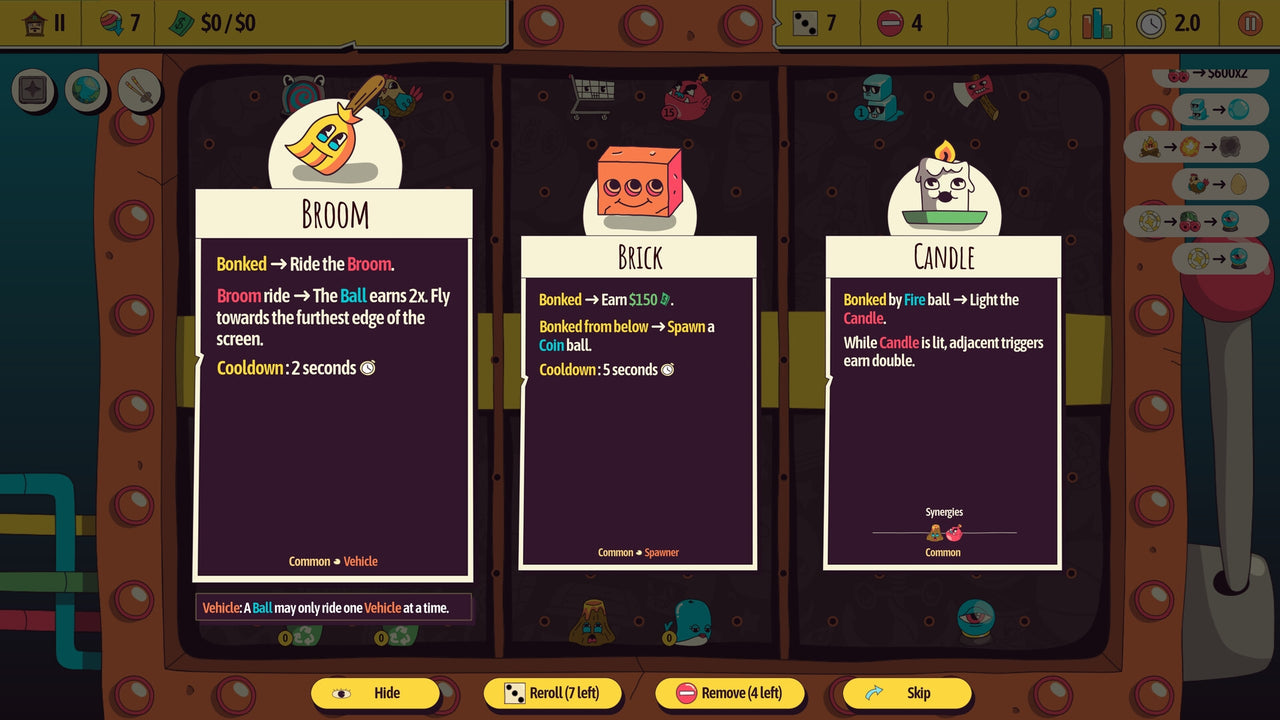Open the bar chart statistics icon

[1097, 22]
